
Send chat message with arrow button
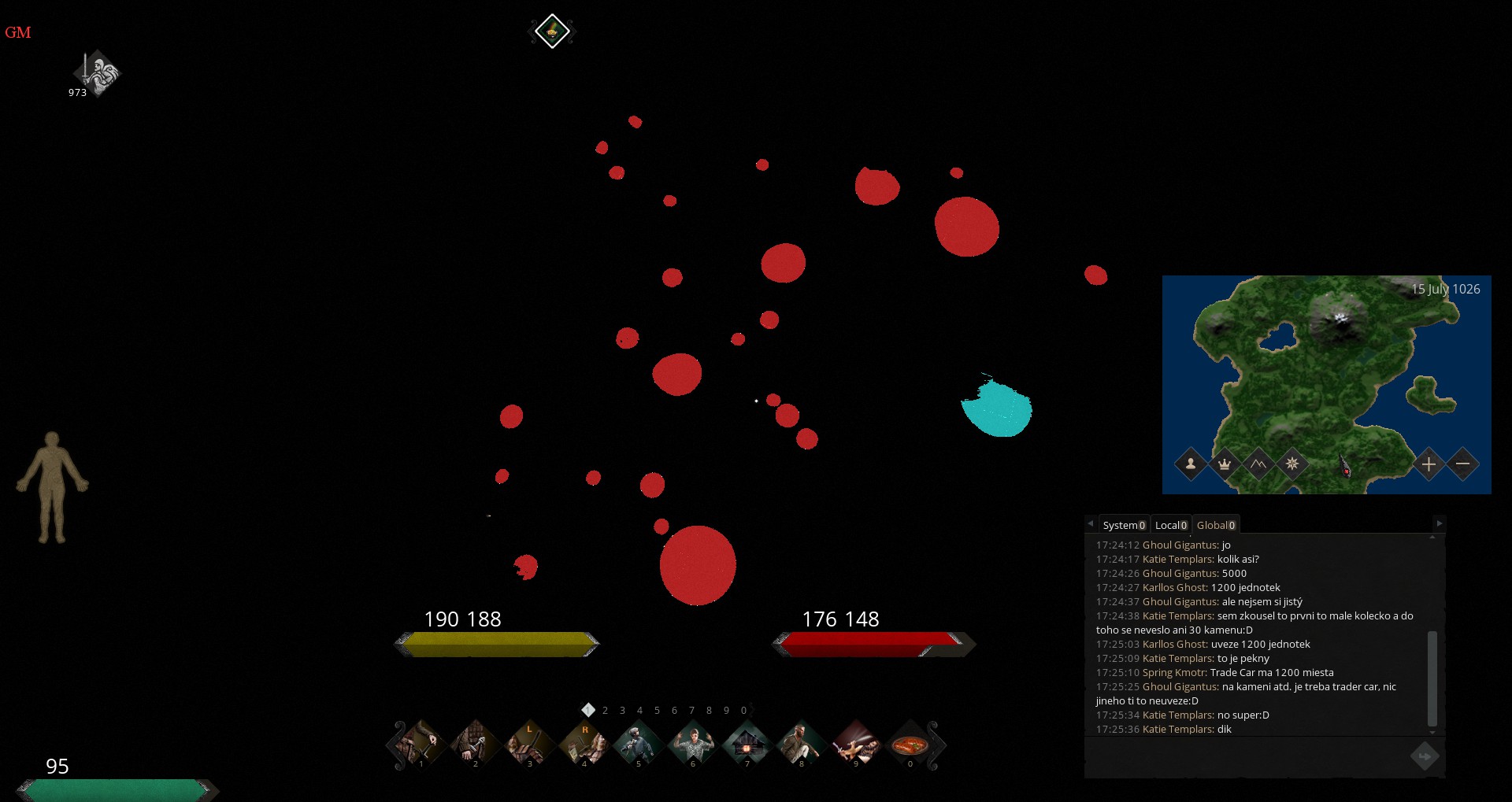pos(1424,757)
